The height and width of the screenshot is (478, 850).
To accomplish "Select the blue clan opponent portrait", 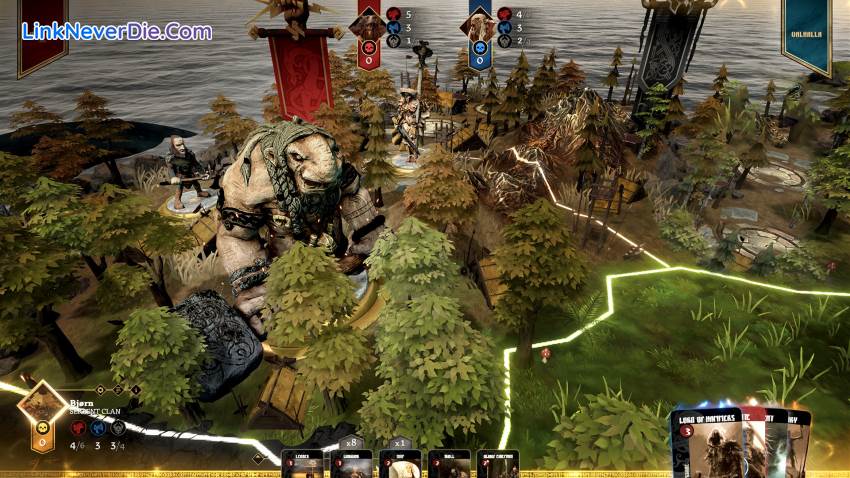I will pos(479,26).
